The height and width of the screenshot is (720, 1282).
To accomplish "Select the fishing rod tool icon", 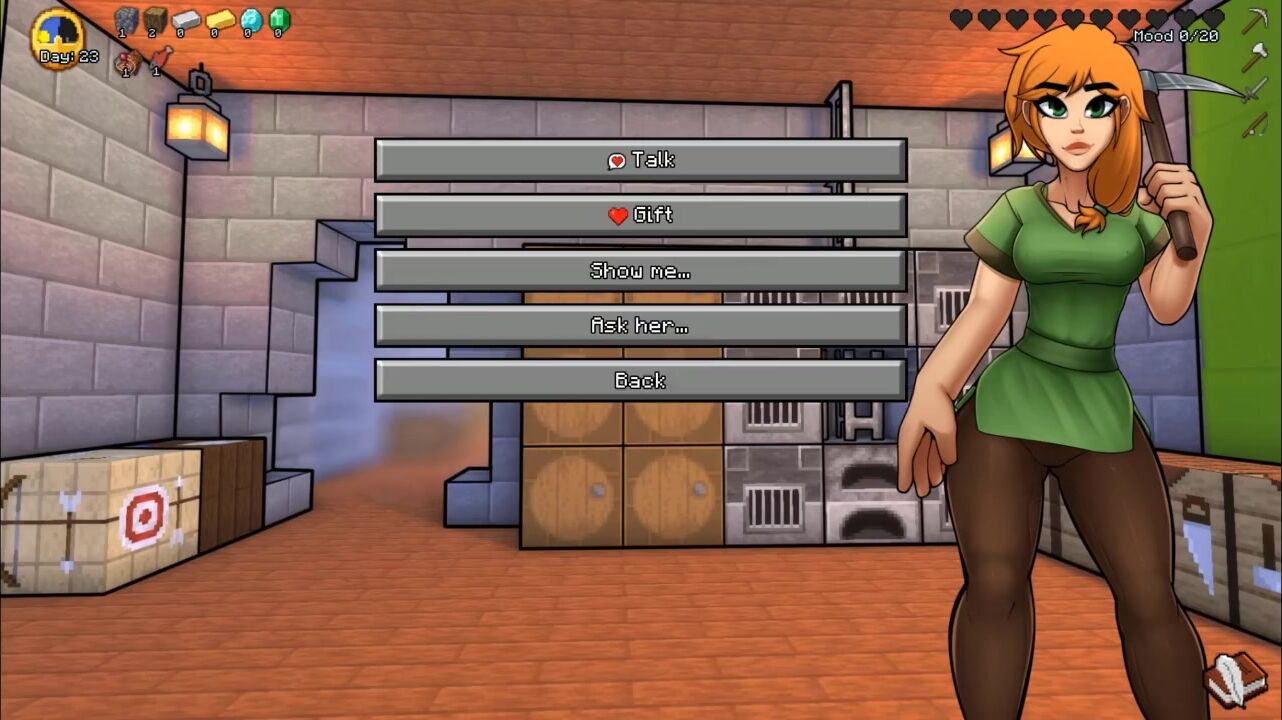I will (x=1254, y=126).
